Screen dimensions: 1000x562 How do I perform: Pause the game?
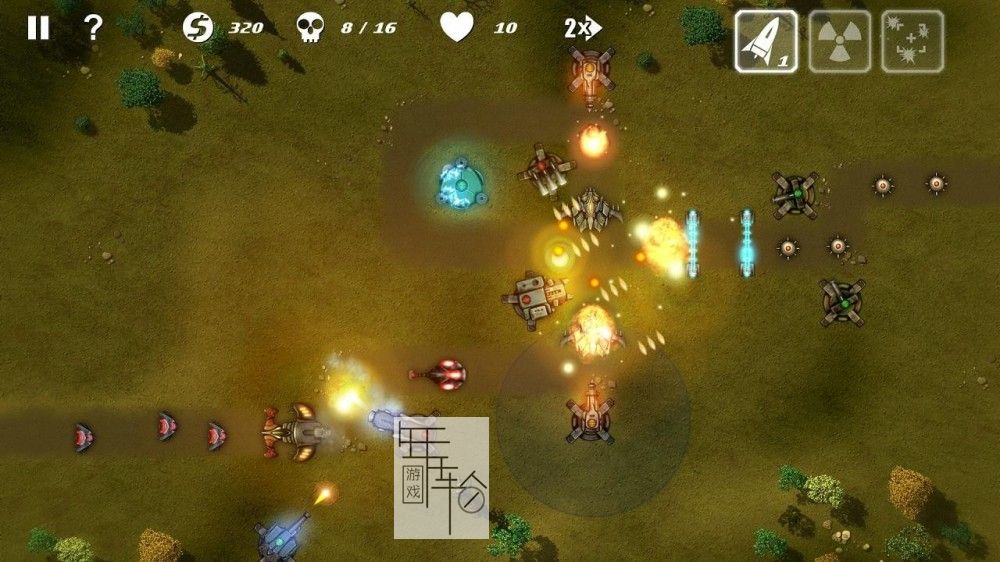coord(38,28)
